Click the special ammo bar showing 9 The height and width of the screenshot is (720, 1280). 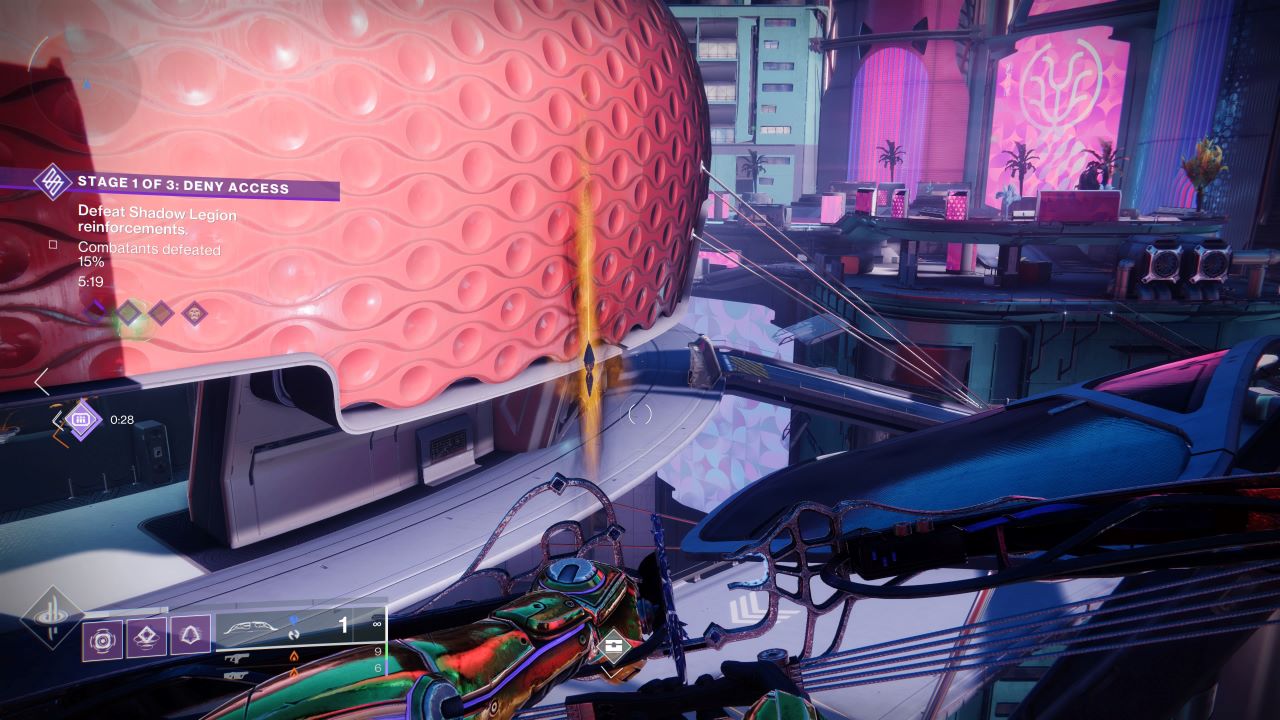click(x=378, y=650)
